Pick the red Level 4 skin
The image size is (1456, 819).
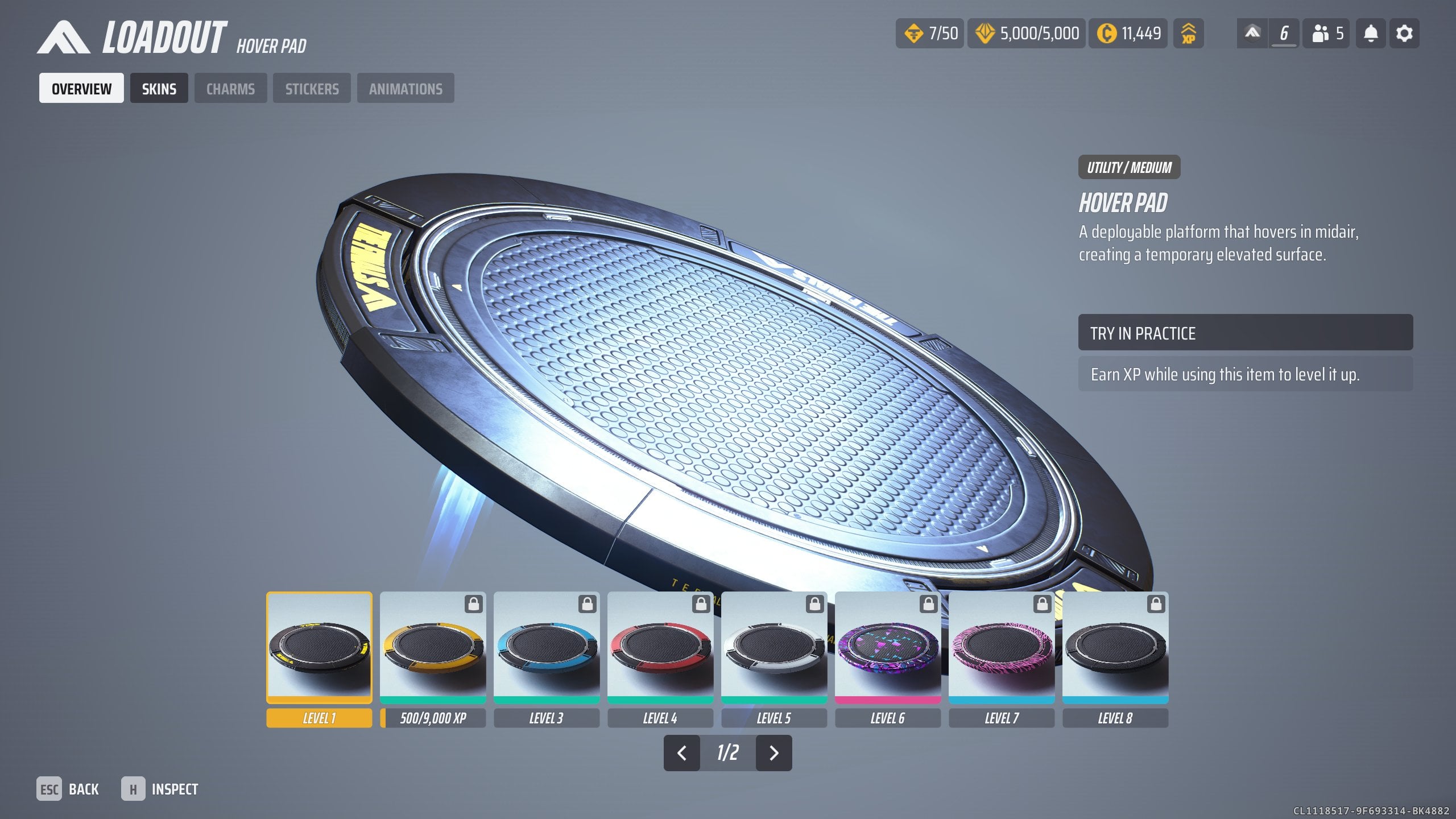tap(660, 648)
